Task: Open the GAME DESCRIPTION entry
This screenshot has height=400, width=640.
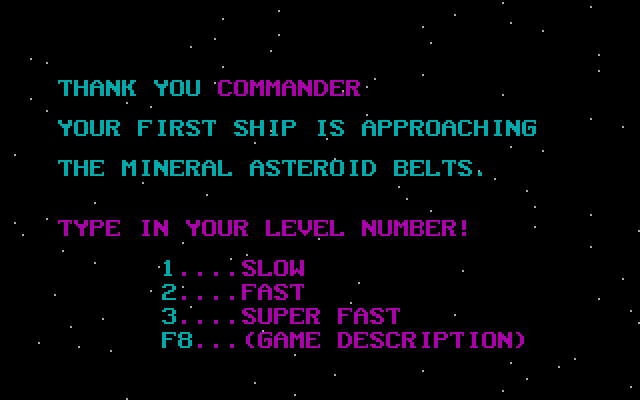Action: click(x=383, y=340)
